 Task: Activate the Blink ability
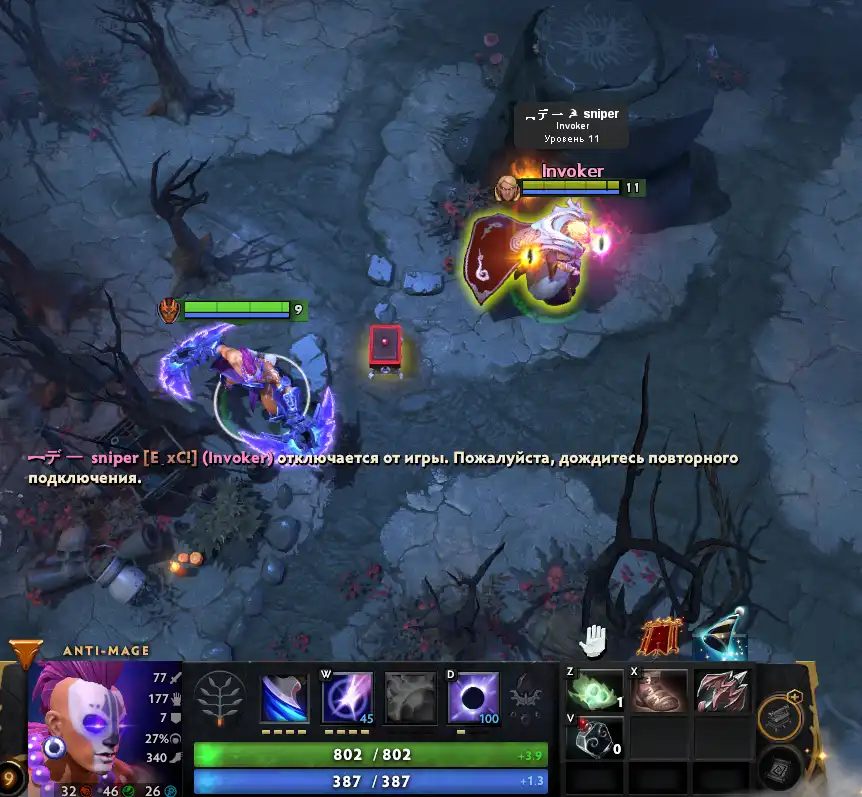pos(347,698)
